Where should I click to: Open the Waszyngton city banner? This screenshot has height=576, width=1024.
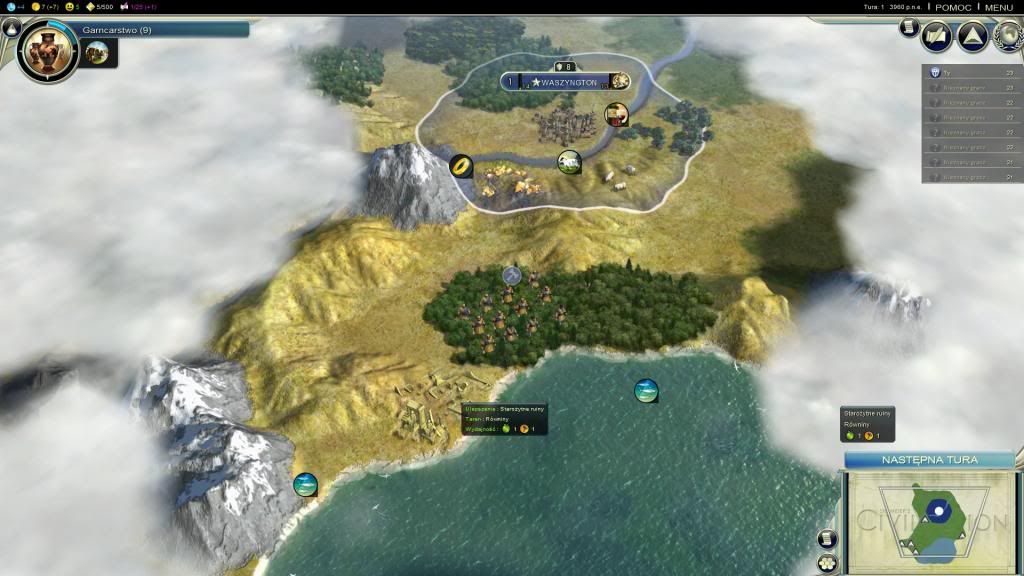click(566, 81)
